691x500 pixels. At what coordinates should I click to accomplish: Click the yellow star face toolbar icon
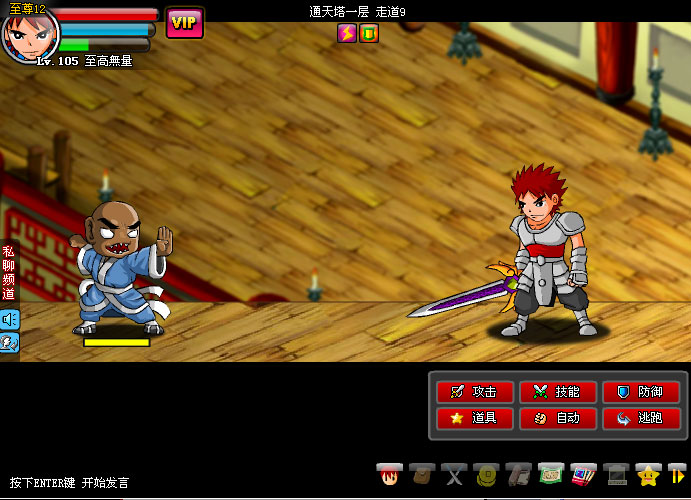coord(649,474)
